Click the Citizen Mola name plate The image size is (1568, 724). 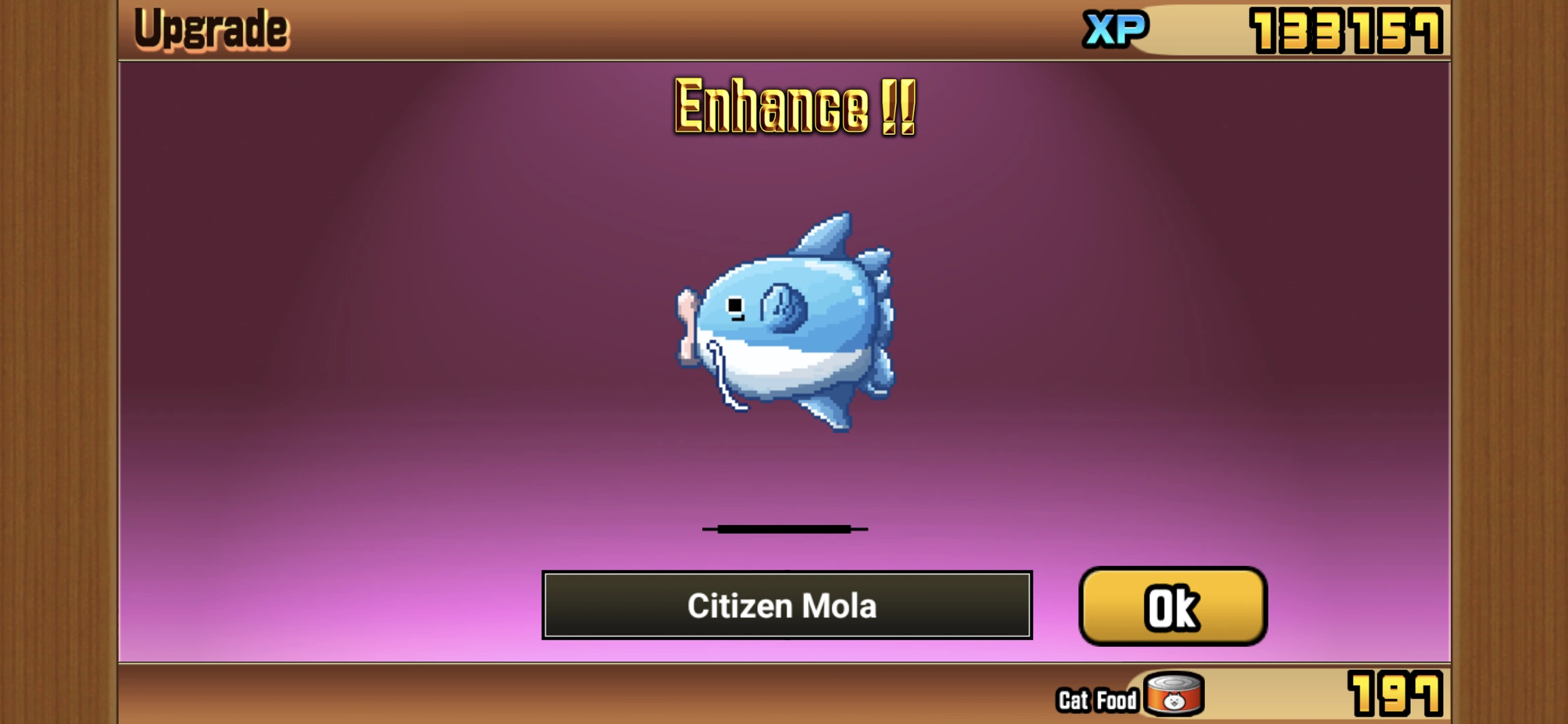[784, 607]
